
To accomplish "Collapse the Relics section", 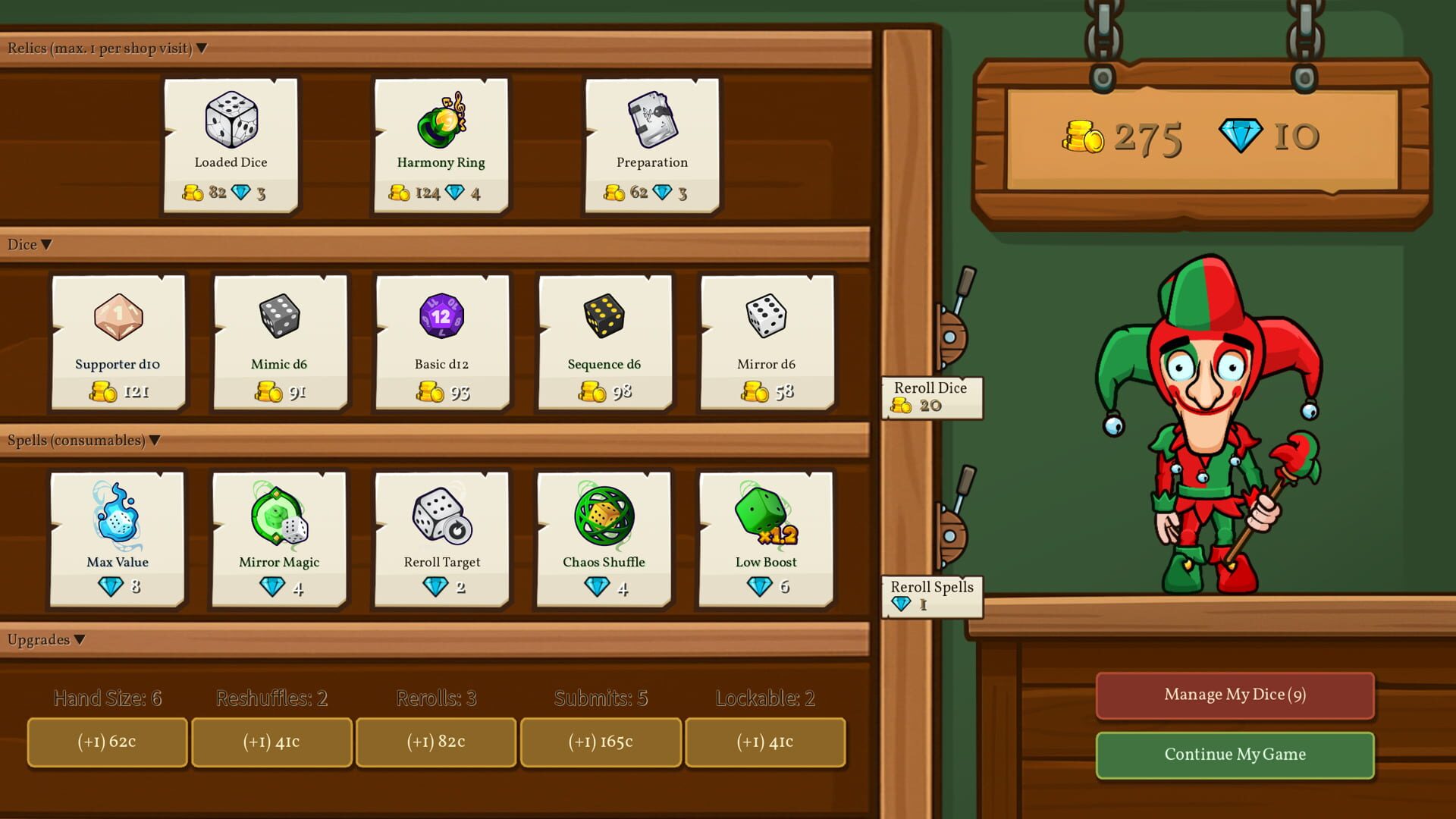I will [200, 48].
